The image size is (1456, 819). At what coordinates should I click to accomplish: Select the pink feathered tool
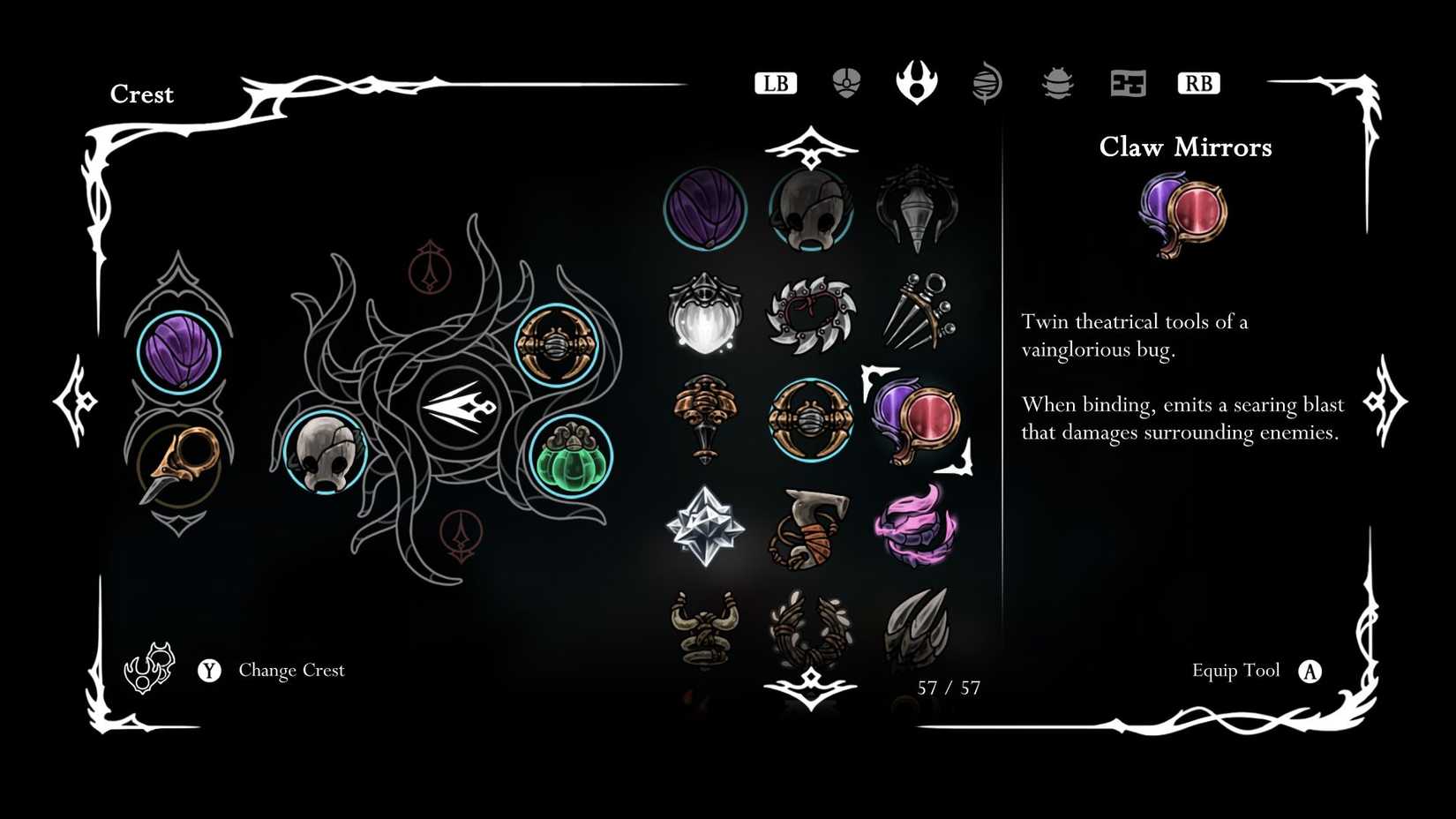coord(918,530)
